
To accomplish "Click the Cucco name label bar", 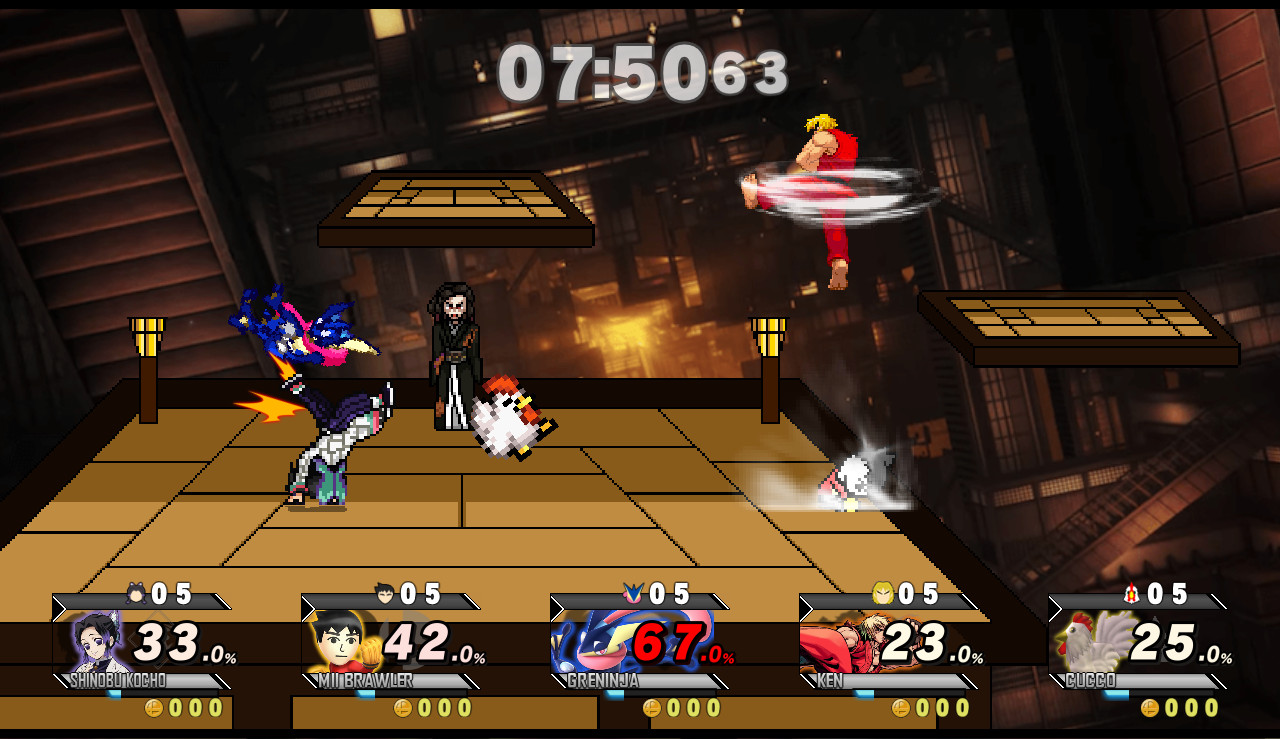I will point(1090,680).
